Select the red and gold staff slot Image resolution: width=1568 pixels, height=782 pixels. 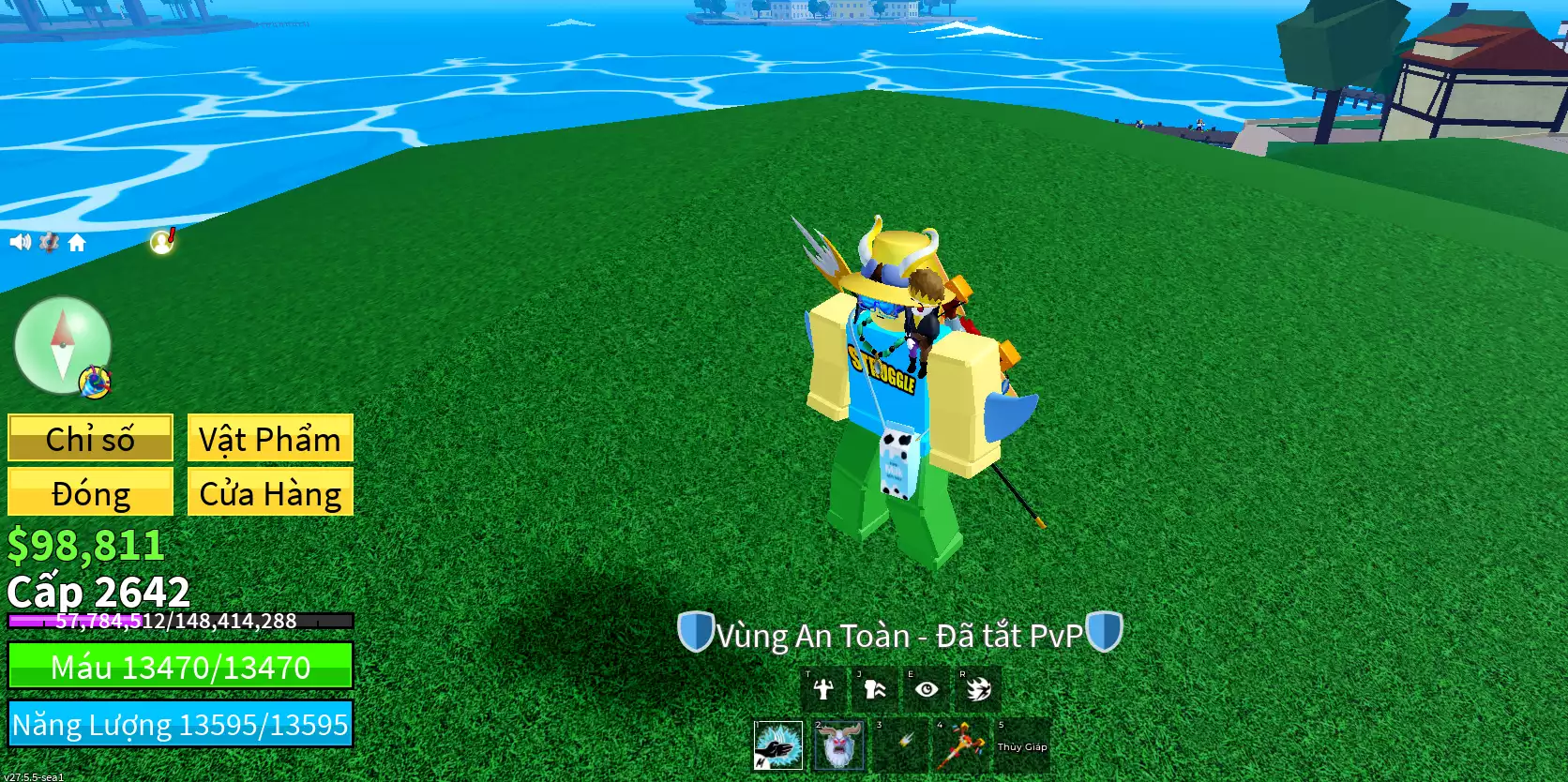coord(961,745)
